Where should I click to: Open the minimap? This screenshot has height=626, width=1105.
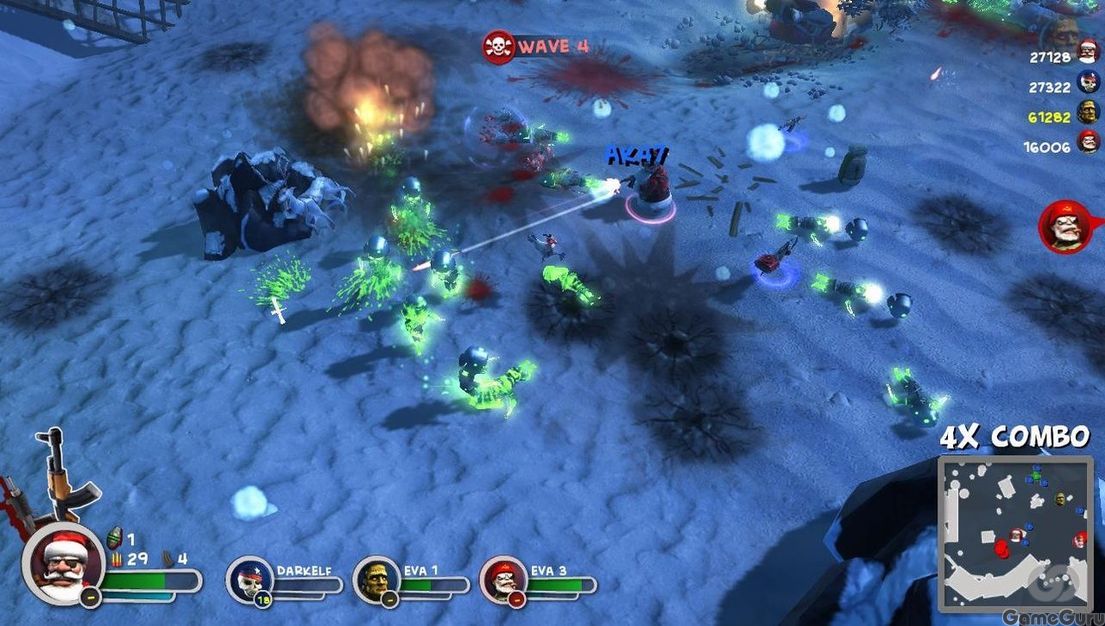pos(1014,533)
